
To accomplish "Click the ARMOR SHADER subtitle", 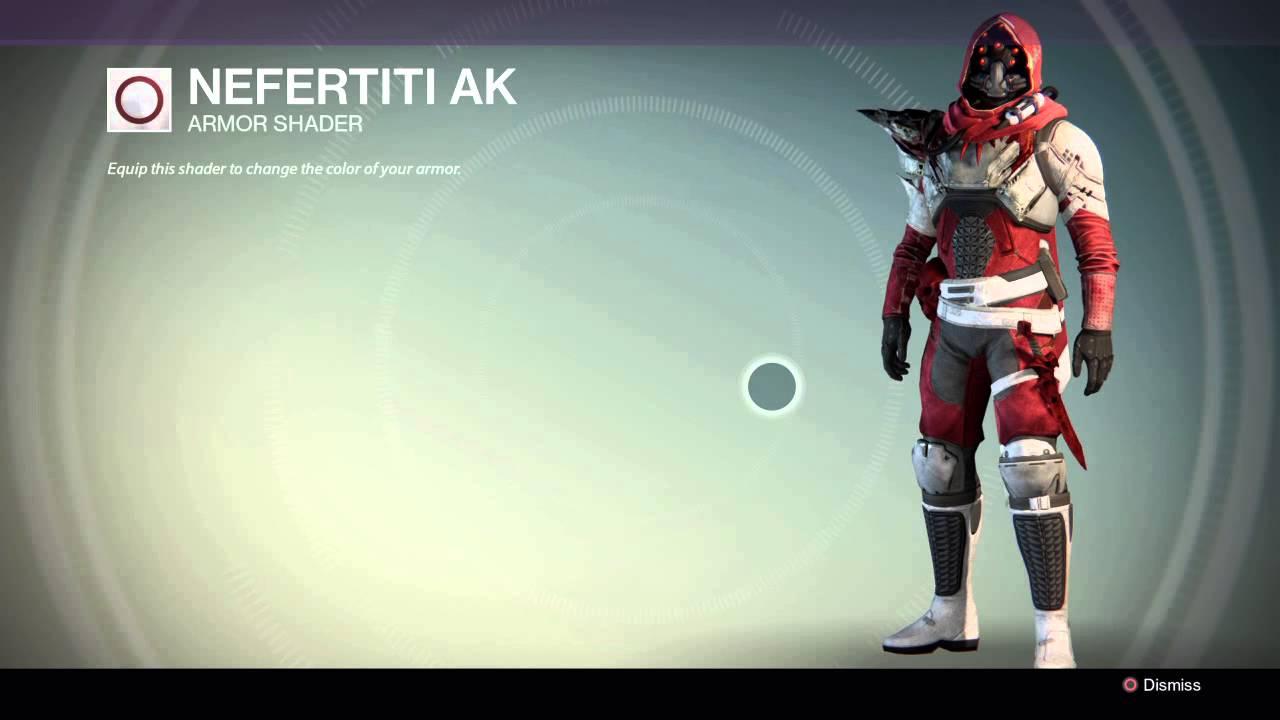I will [x=273, y=124].
